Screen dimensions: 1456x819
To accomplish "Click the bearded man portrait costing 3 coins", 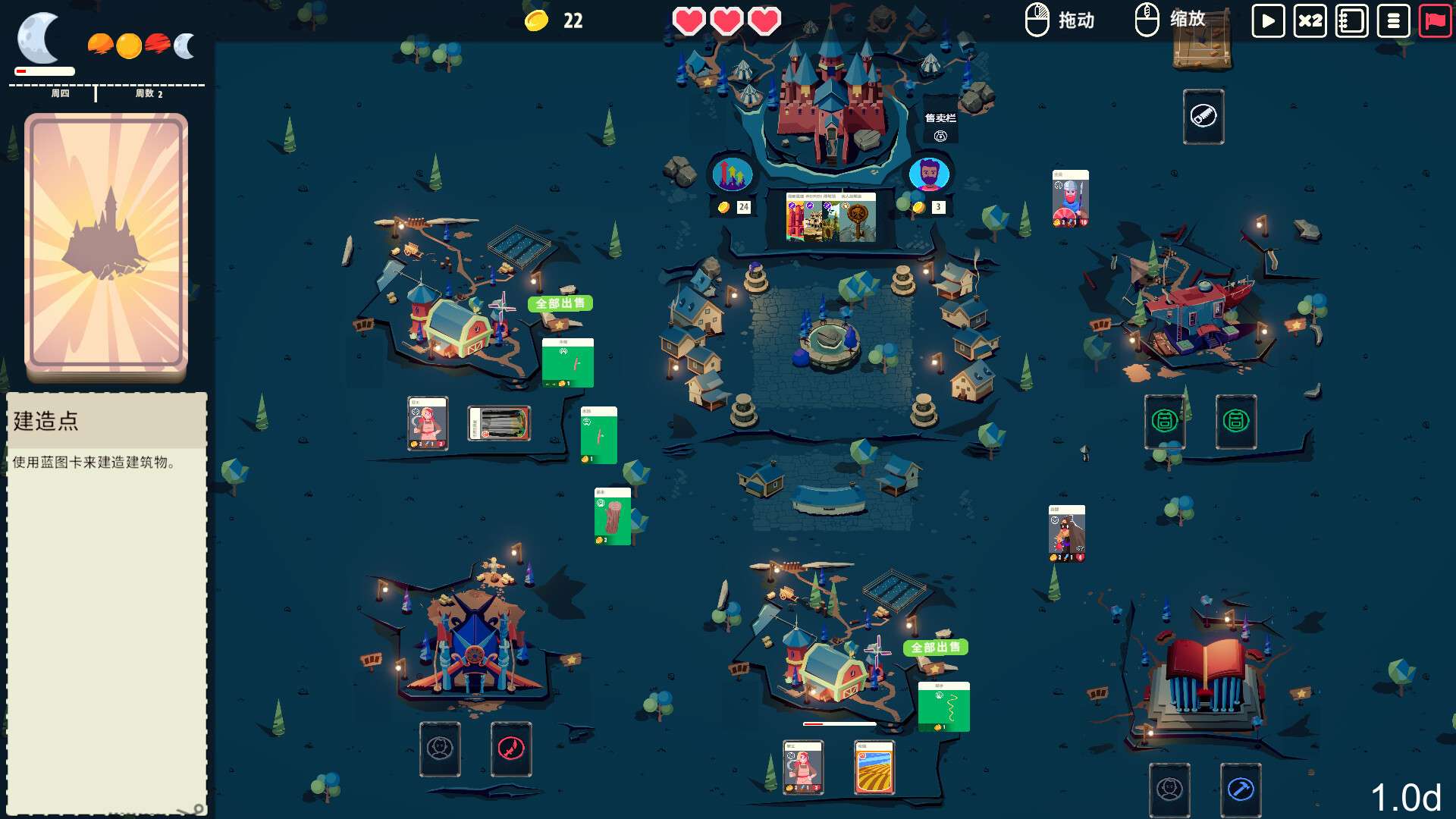I will point(929,175).
